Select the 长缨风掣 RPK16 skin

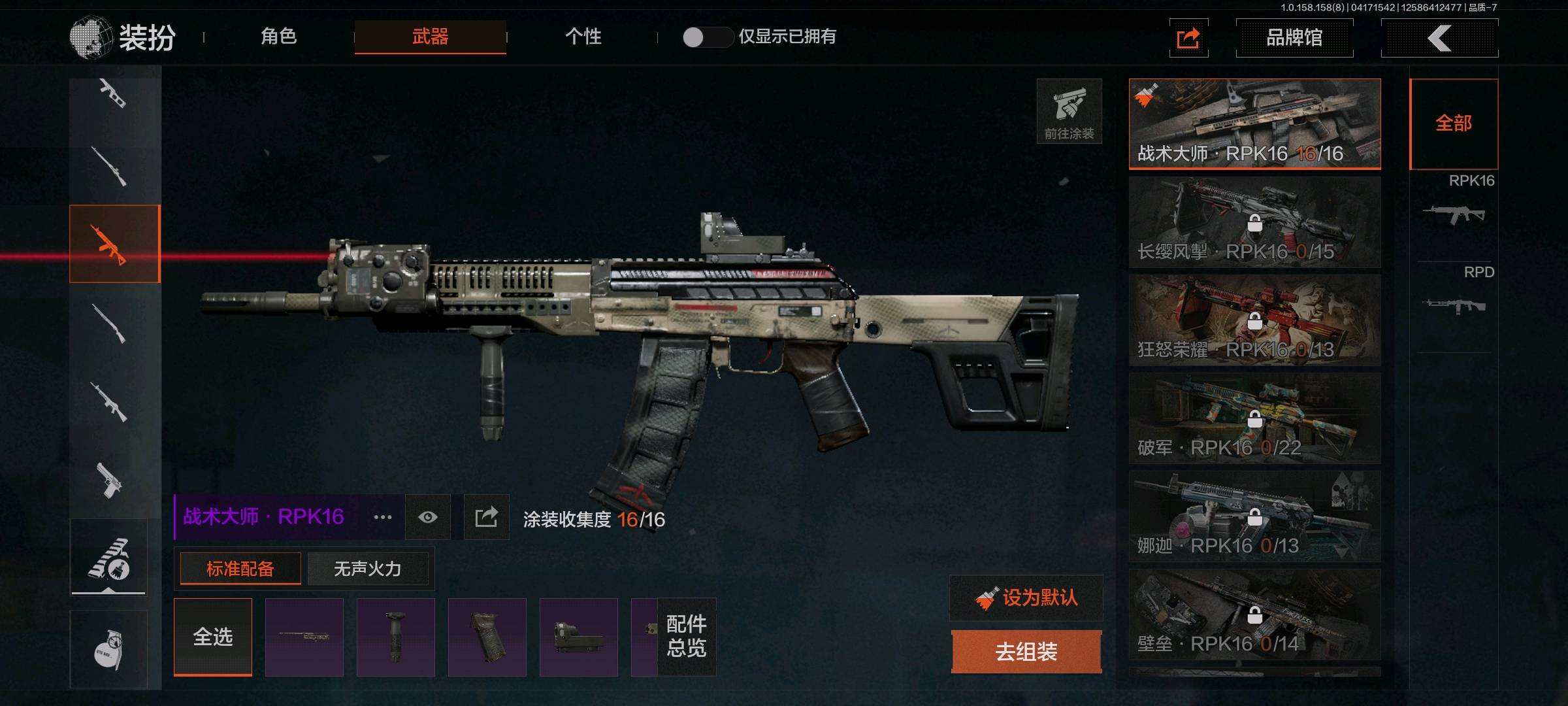click(1254, 222)
